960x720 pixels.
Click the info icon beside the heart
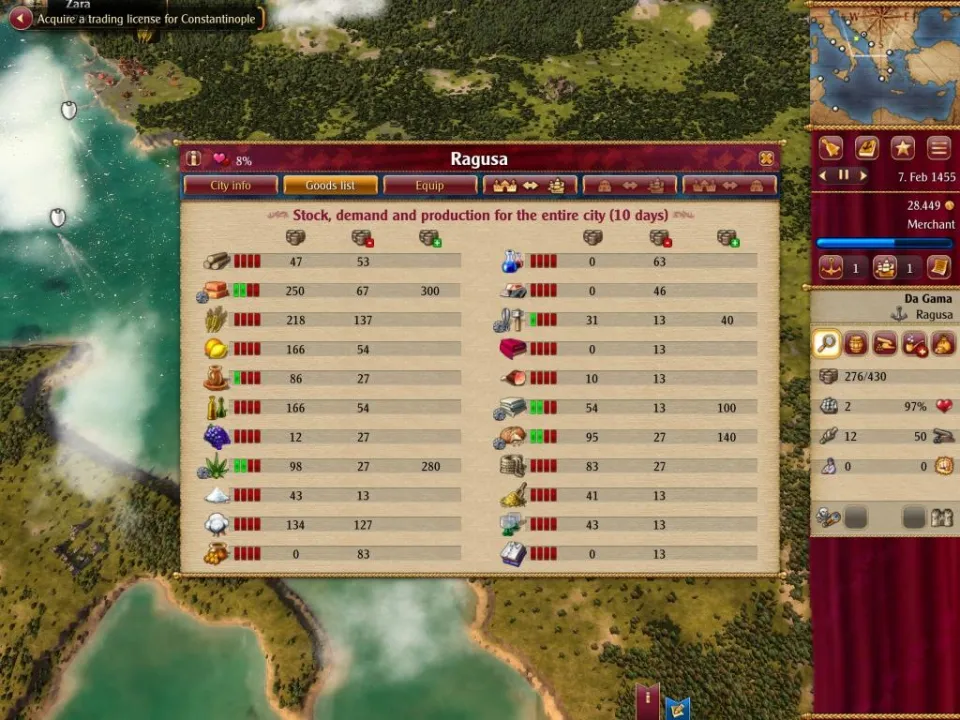pos(194,159)
